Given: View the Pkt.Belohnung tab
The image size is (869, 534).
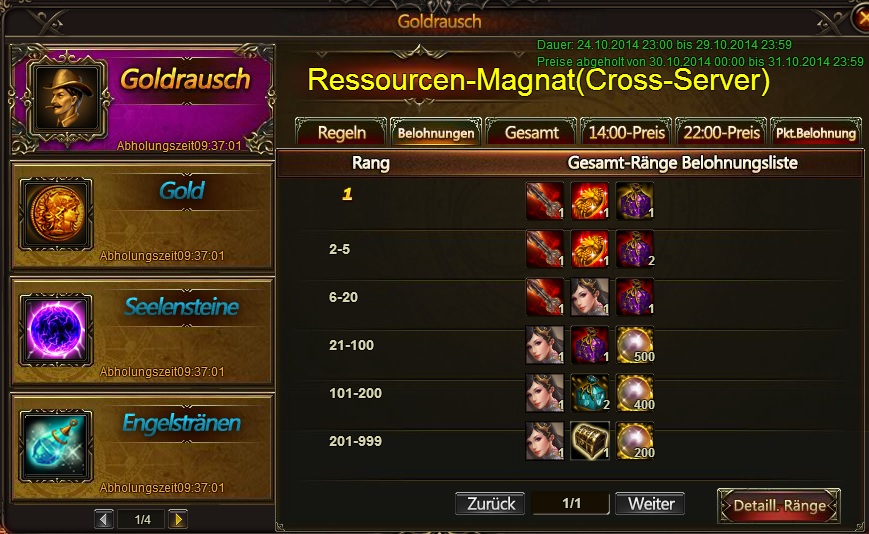Looking at the screenshot, I should pos(815,132).
